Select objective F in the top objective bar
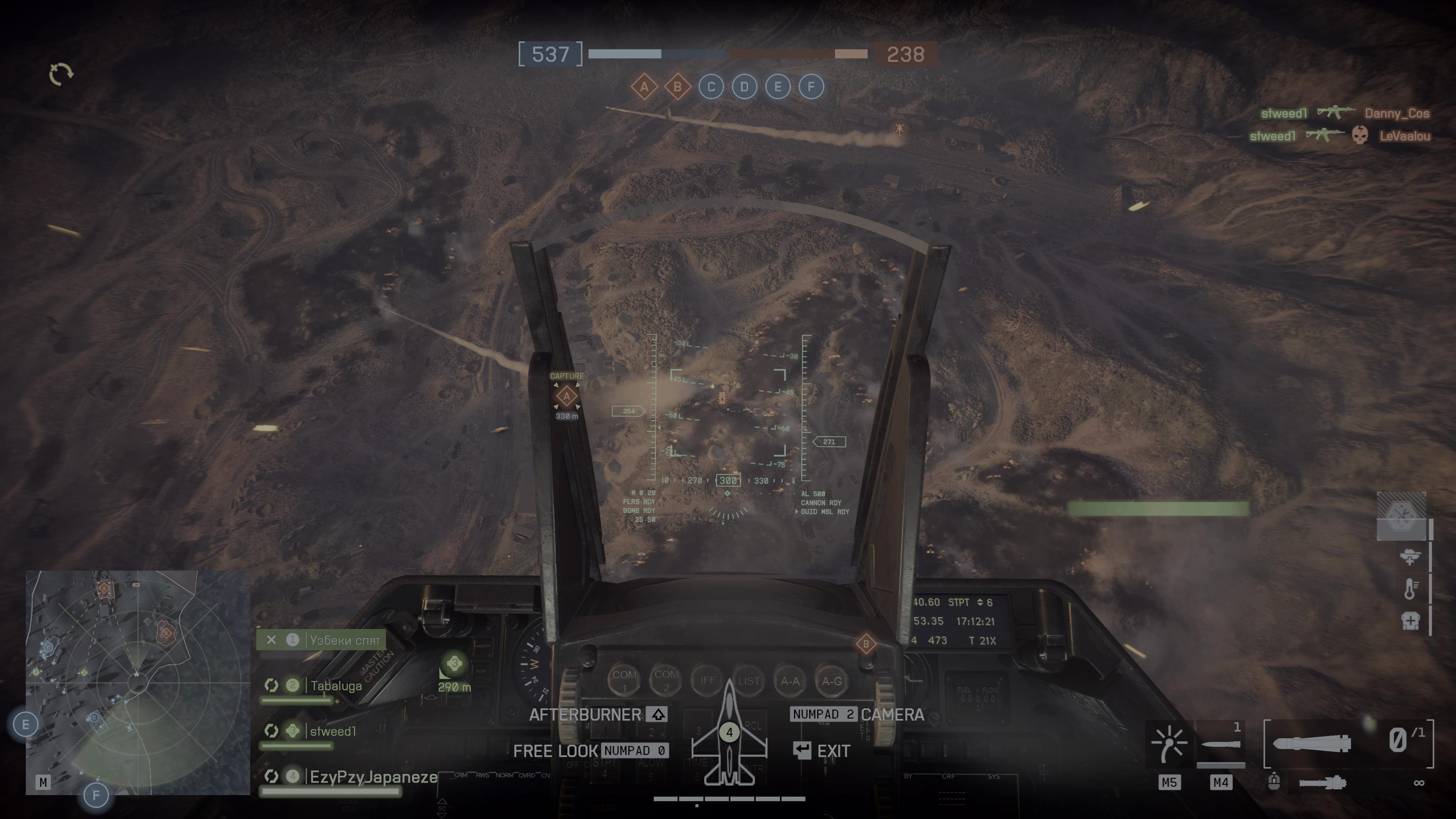Screen dimensions: 1456x819 pyautogui.click(x=811, y=87)
